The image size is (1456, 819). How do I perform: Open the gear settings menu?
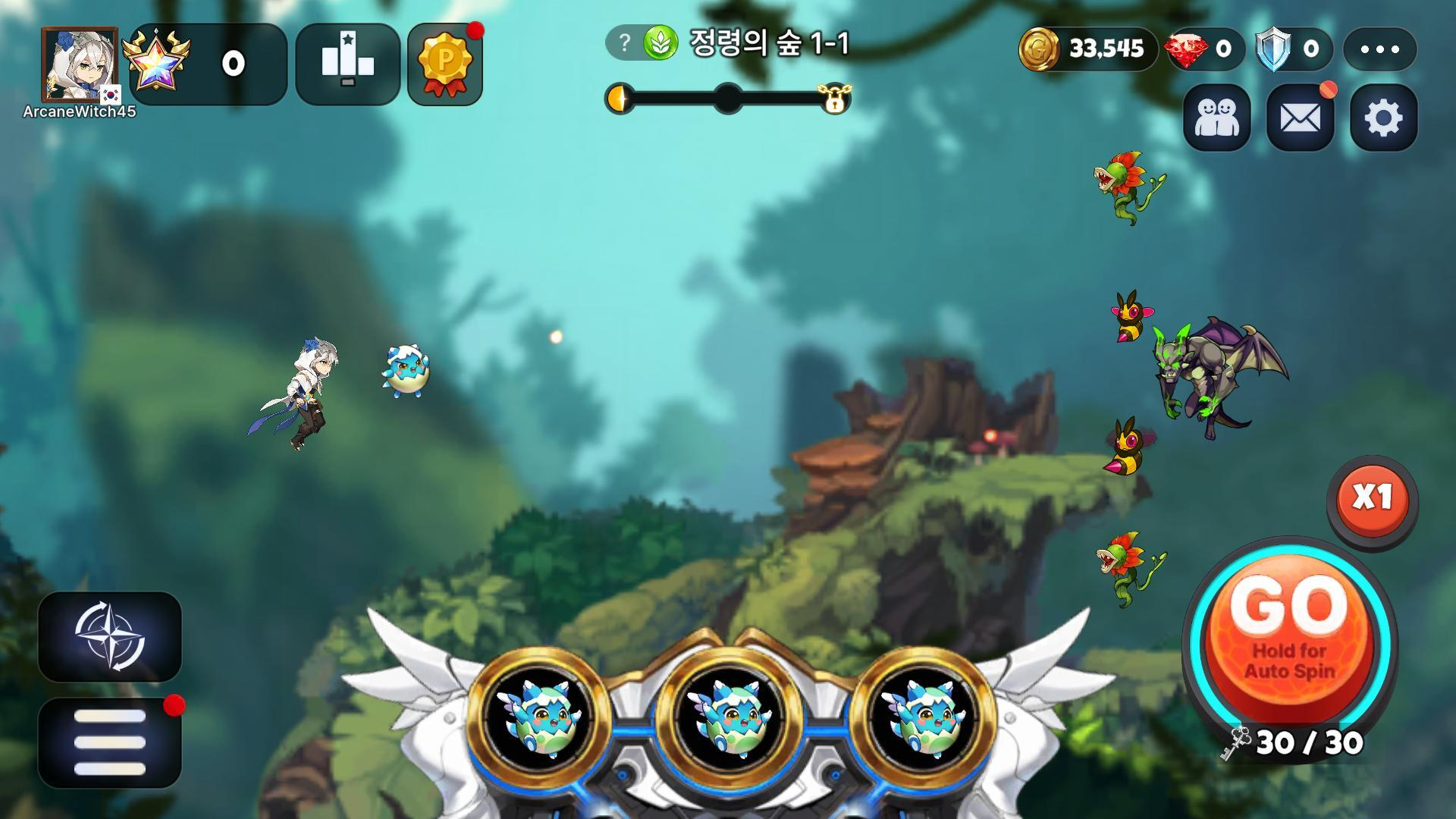(1383, 118)
